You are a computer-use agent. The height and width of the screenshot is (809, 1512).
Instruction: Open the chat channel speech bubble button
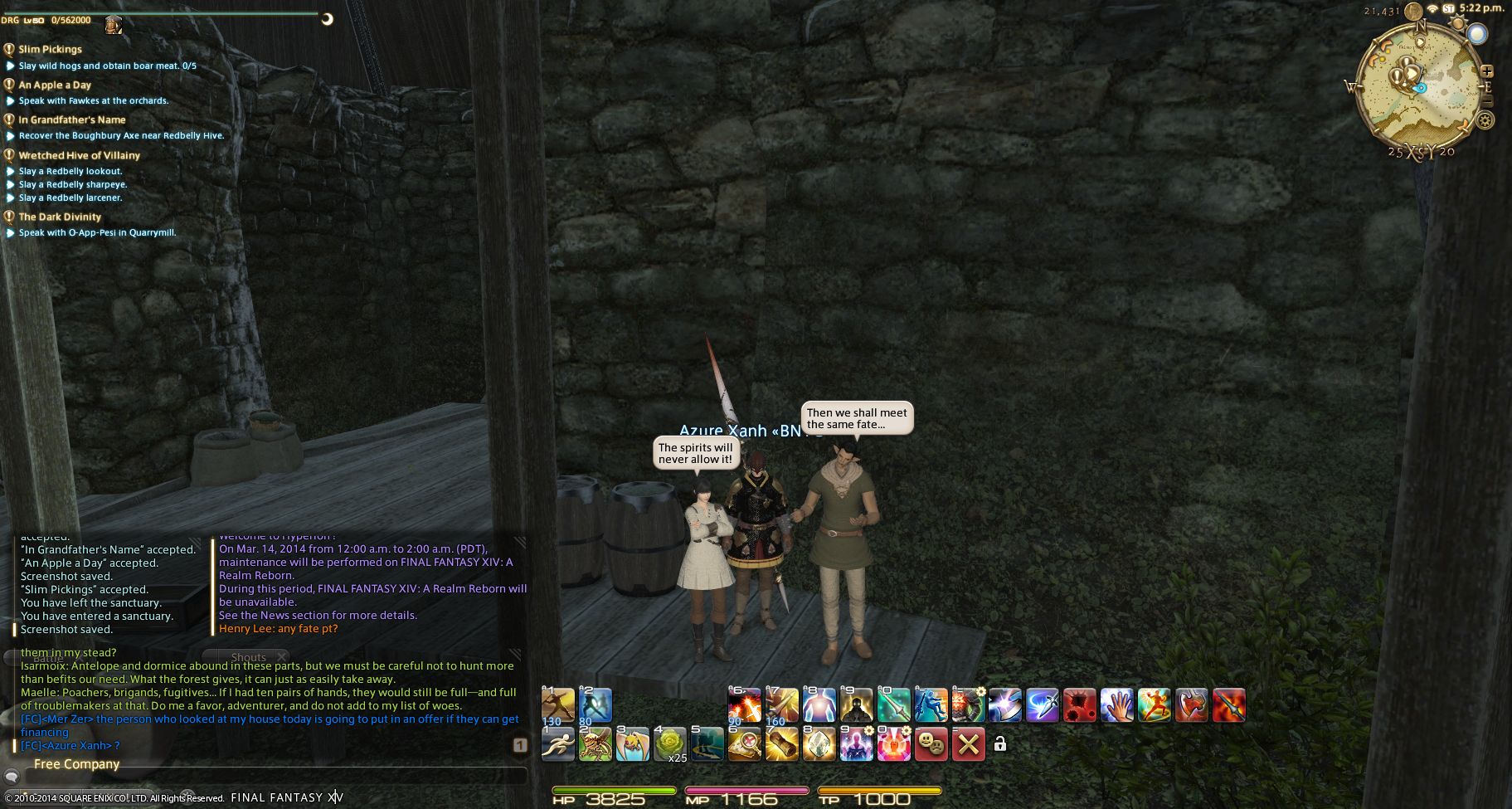coord(12,777)
